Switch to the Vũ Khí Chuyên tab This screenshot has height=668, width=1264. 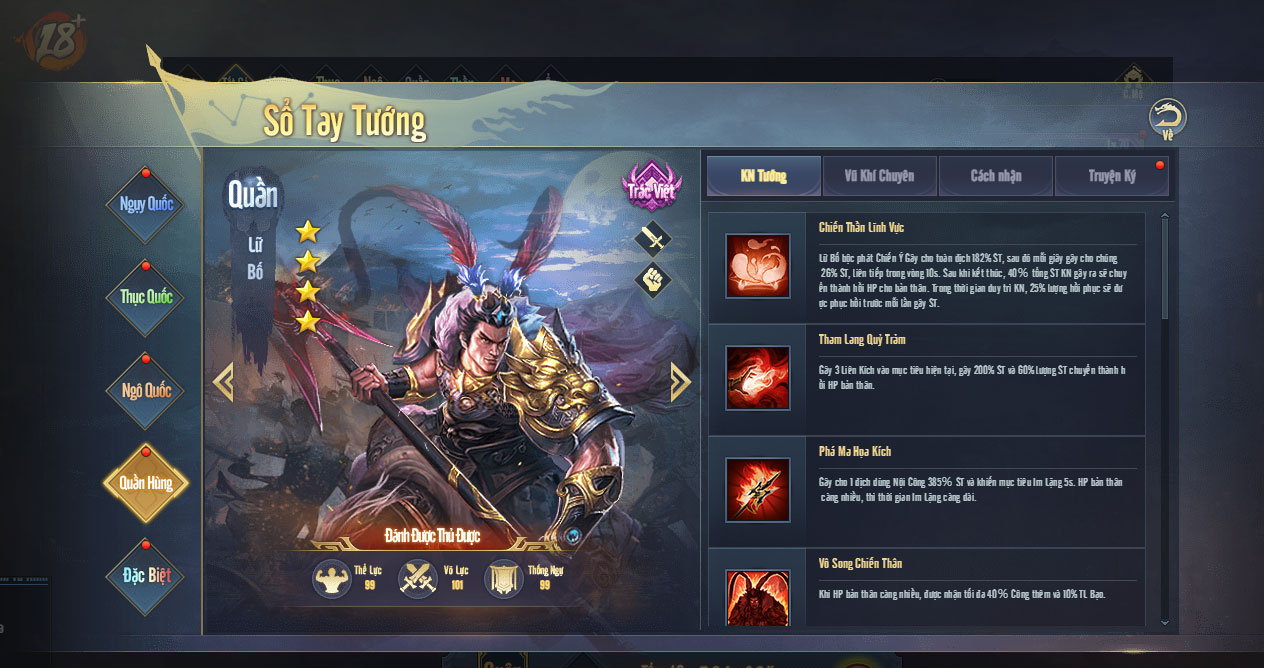click(x=880, y=176)
